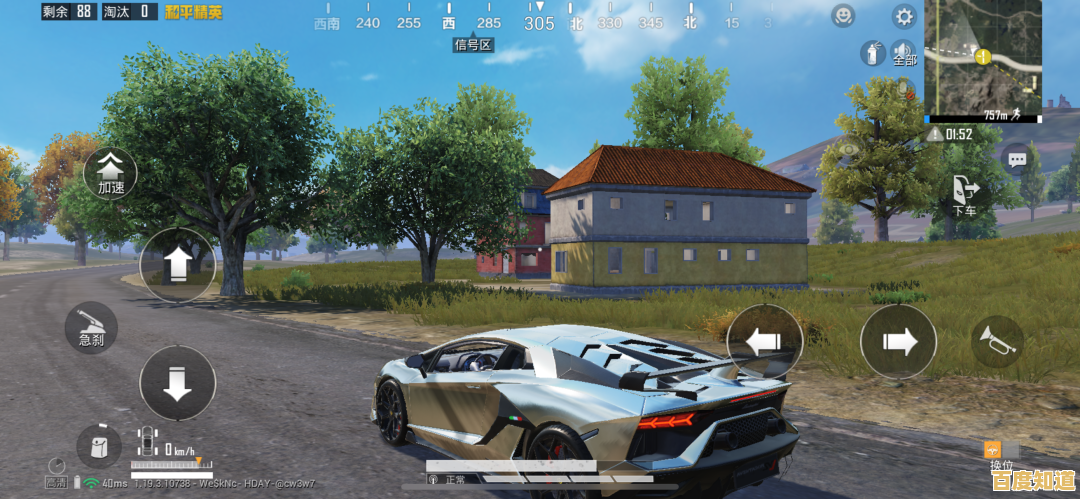Viewport: 1080px width, 499px height.
Task: Exit the vehicle with 下车
Action: coord(965,193)
